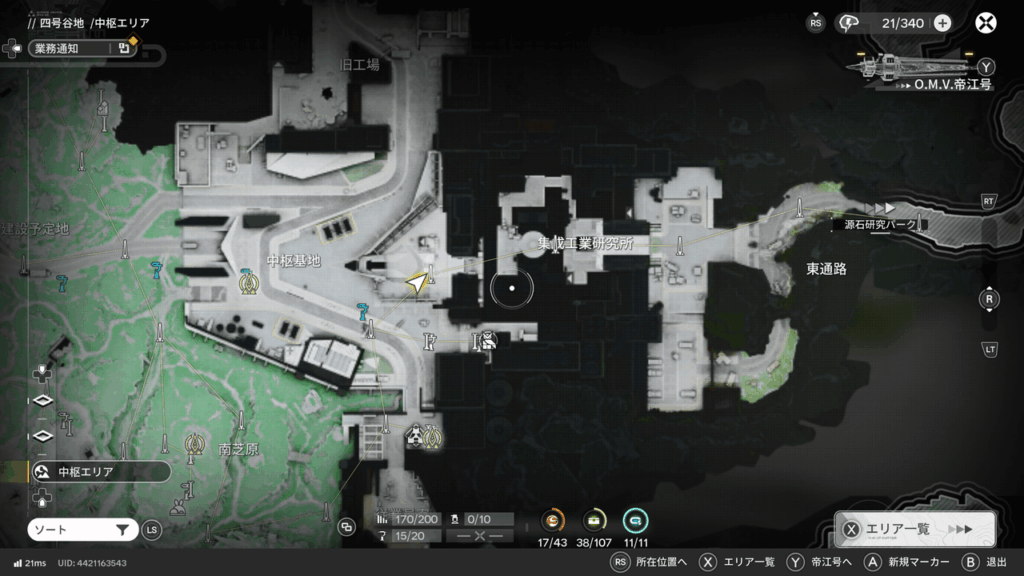Image resolution: width=1024 pixels, height=576 pixels.
Task: Add stamina with the plus button
Action: (942, 23)
